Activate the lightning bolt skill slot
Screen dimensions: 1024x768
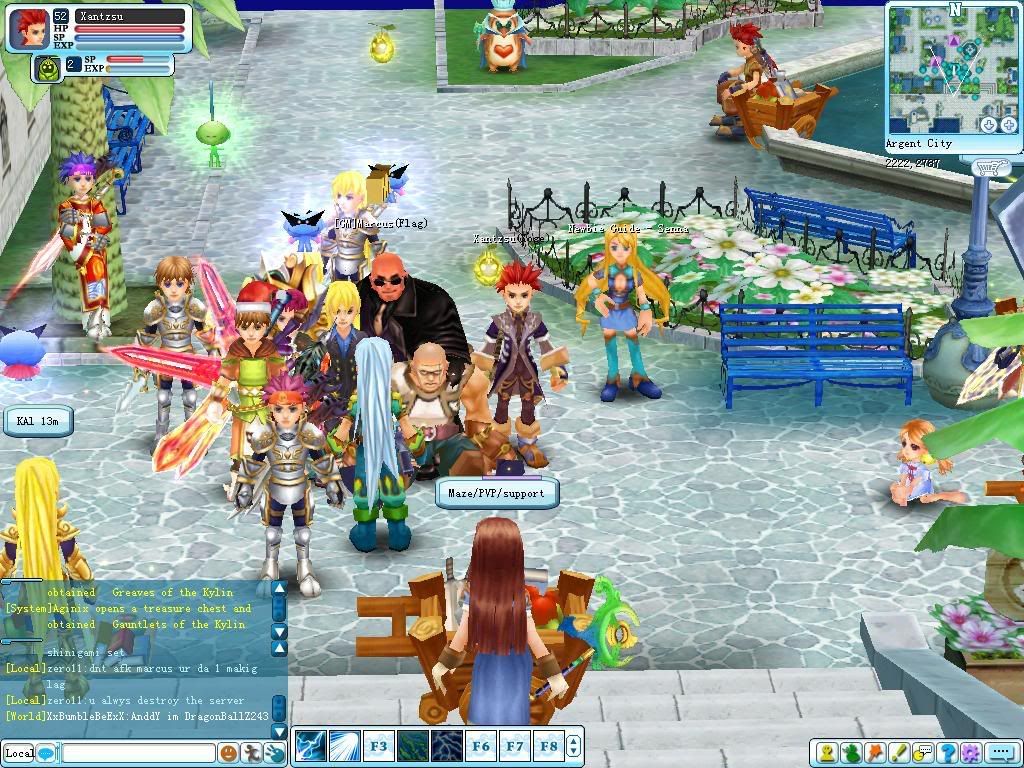311,746
